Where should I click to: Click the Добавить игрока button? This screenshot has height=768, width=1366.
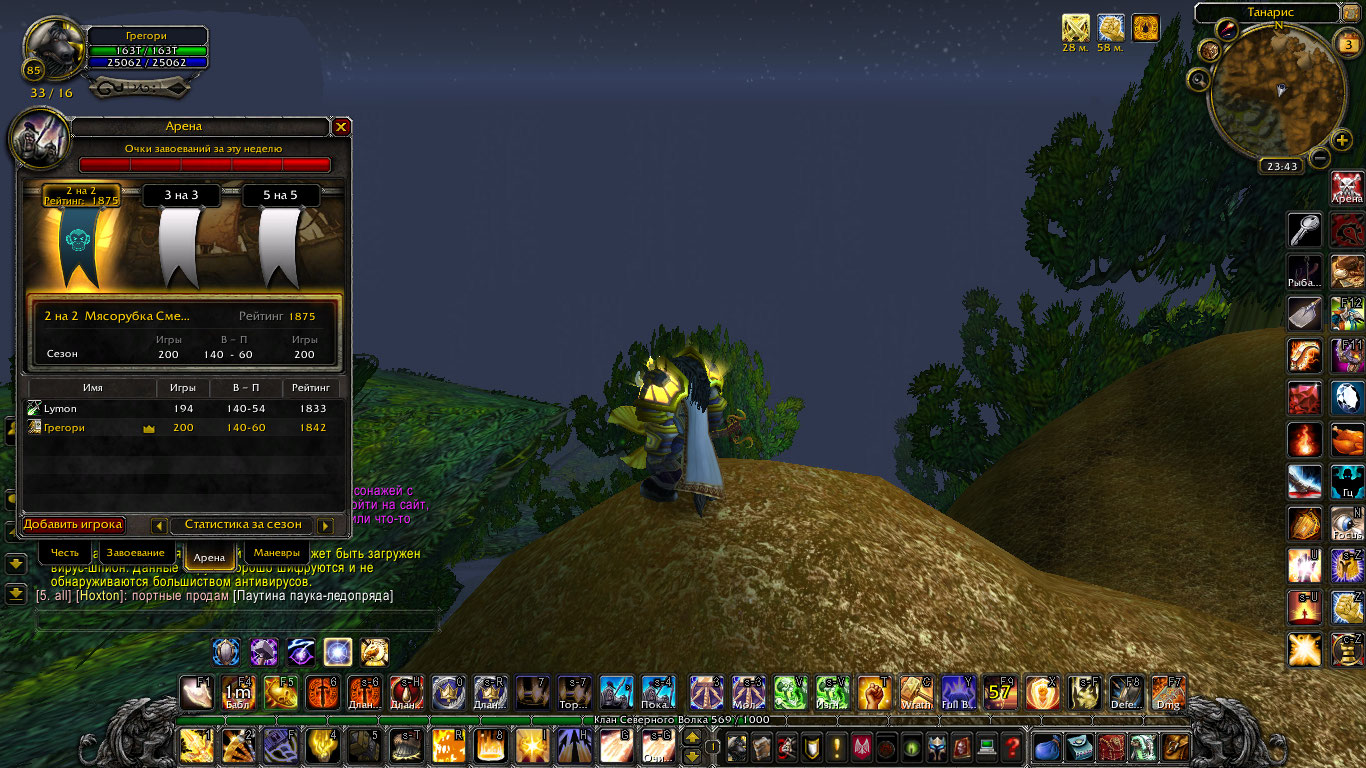click(x=73, y=525)
